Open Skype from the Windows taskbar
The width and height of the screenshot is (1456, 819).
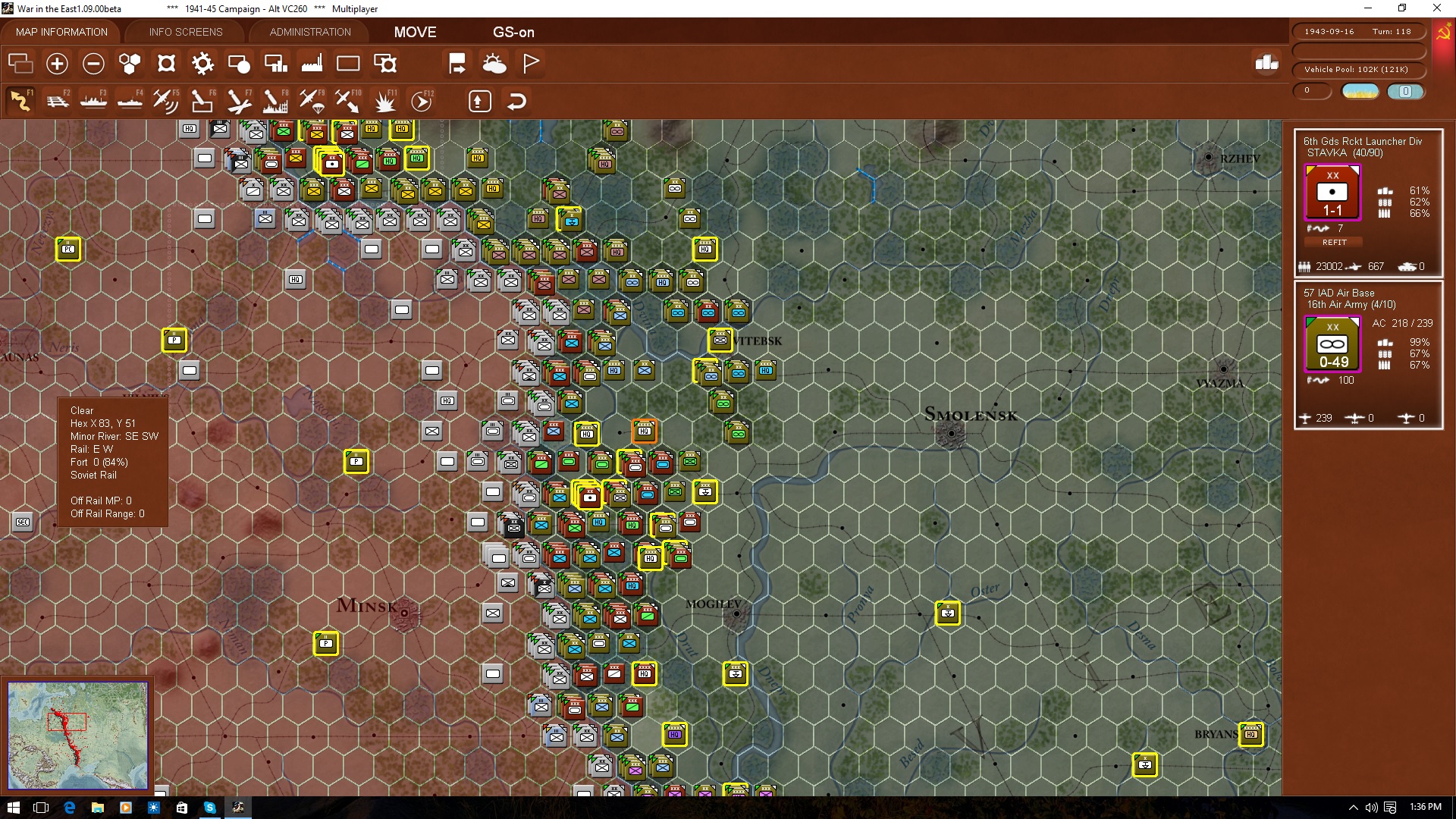209,807
